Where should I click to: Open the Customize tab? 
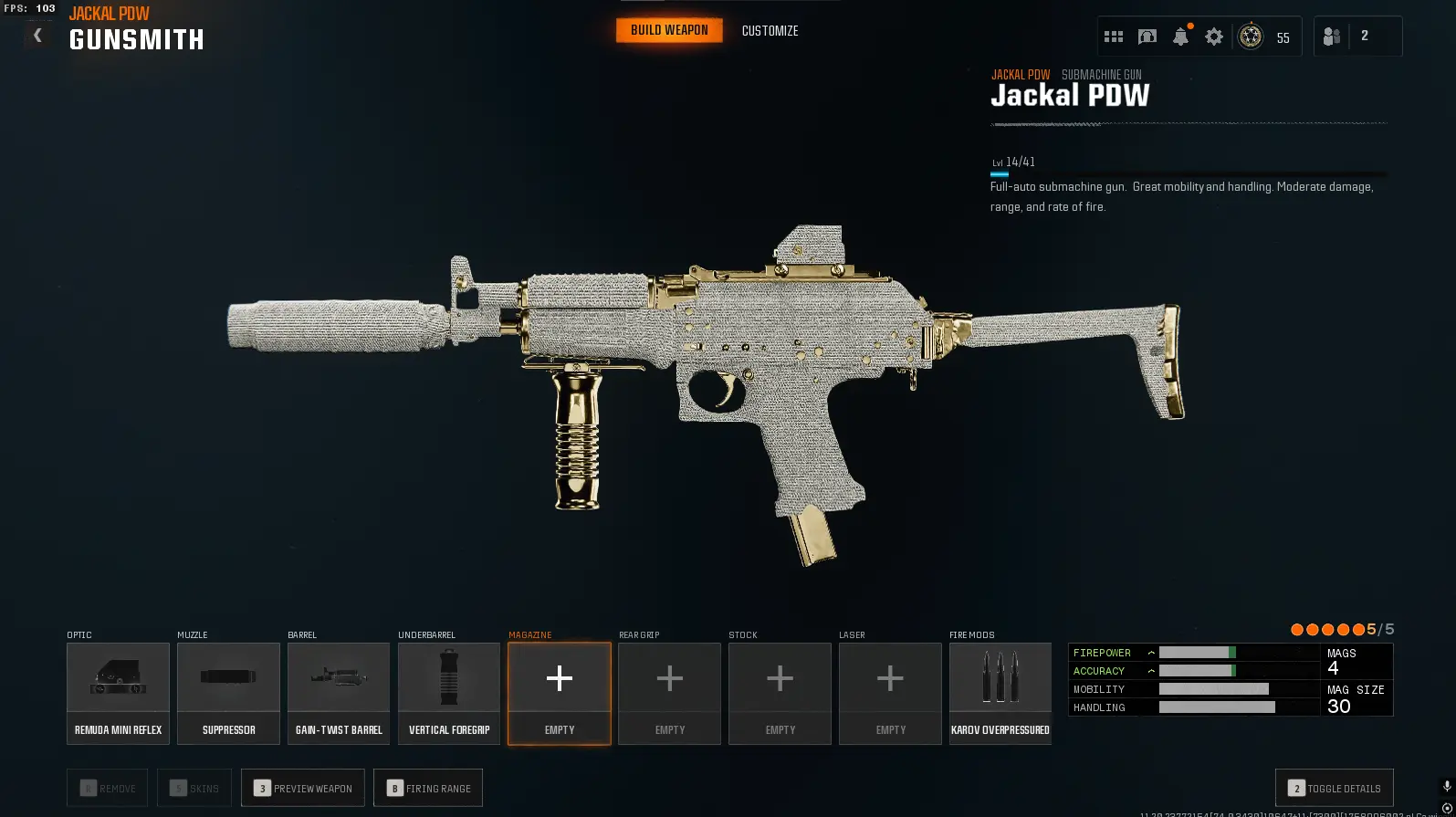coord(770,31)
